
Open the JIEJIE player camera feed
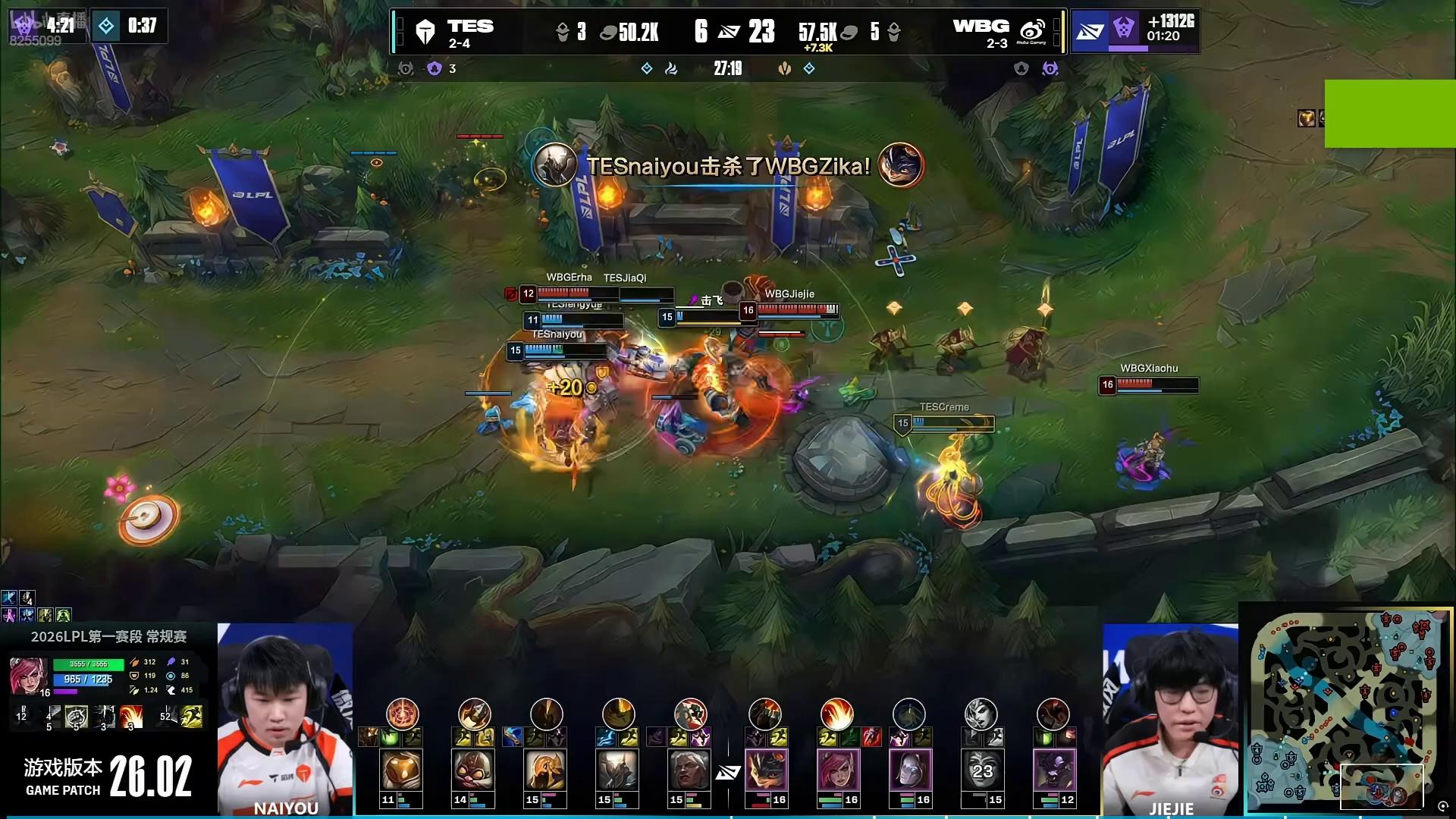(x=1170, y=719)
